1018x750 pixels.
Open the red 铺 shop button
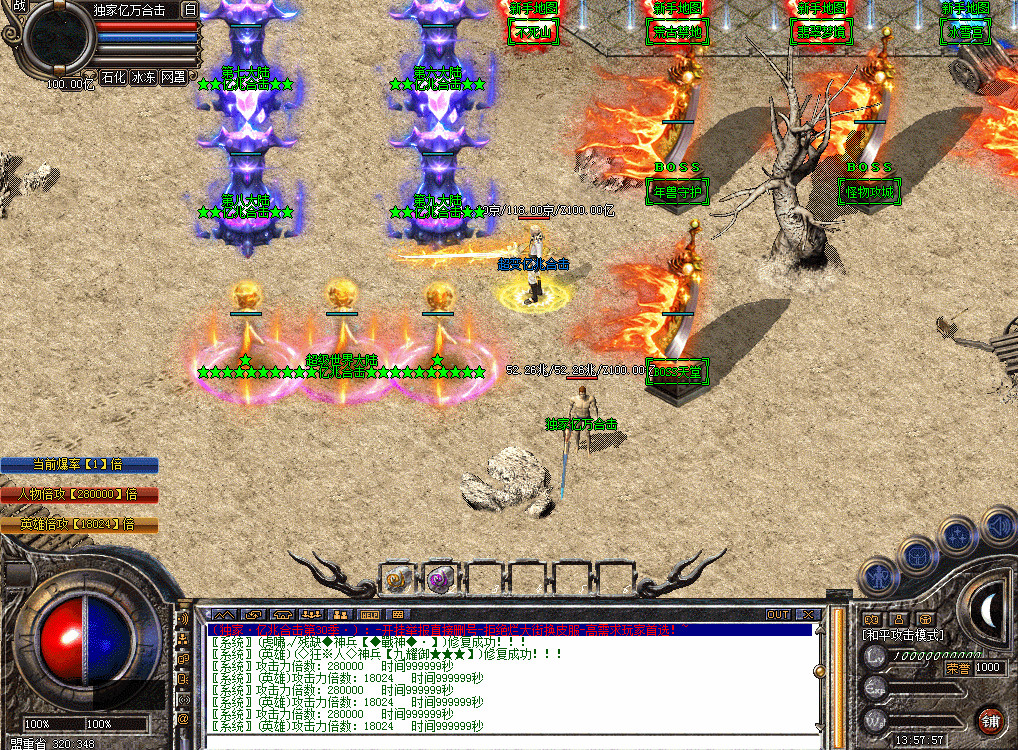pyautogui.click(x=990, y=719)
